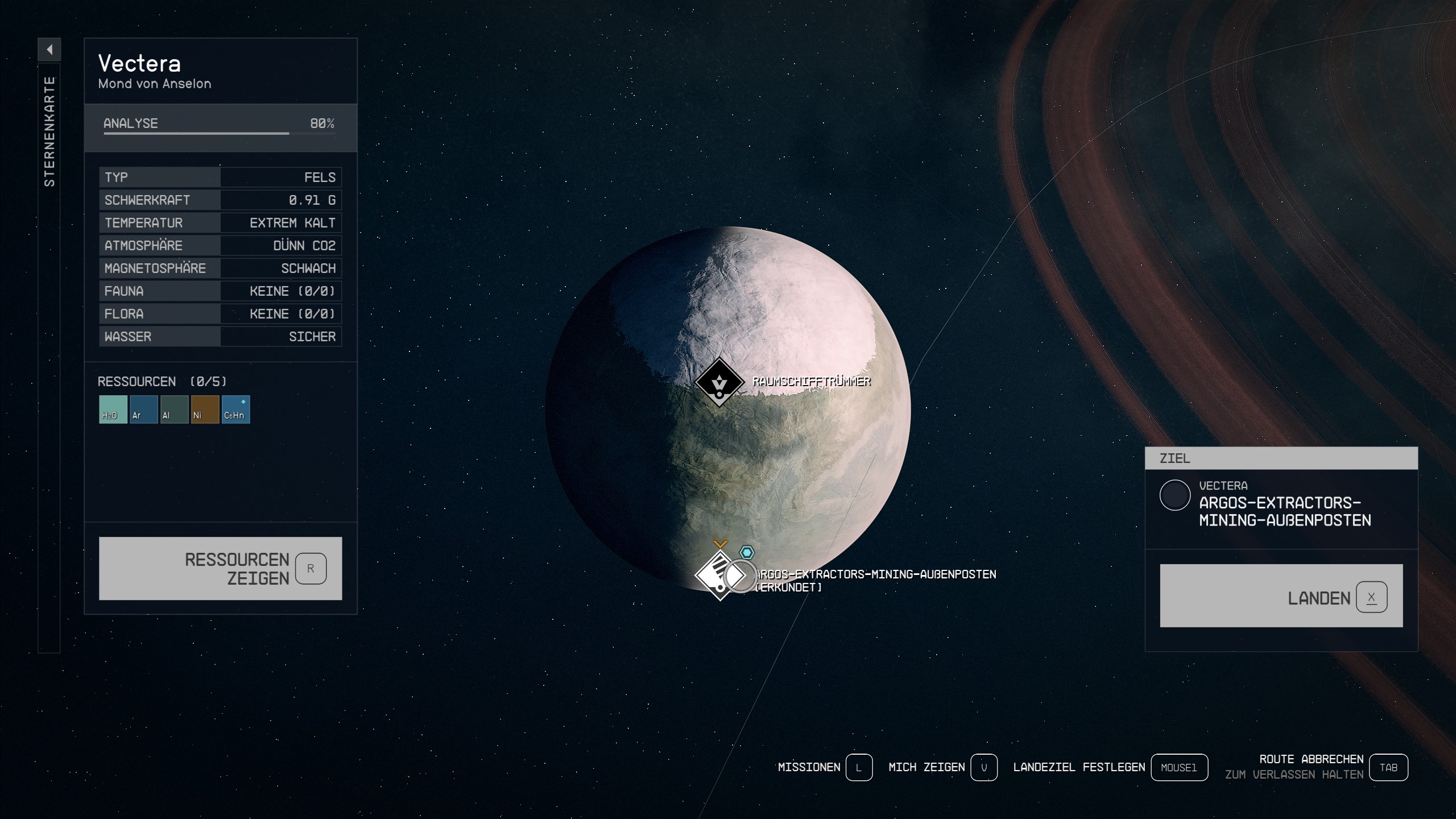Screen dimensions: 1456x819
Task: Click the Ressourcen Zeigen button
Action: point(220,568)
